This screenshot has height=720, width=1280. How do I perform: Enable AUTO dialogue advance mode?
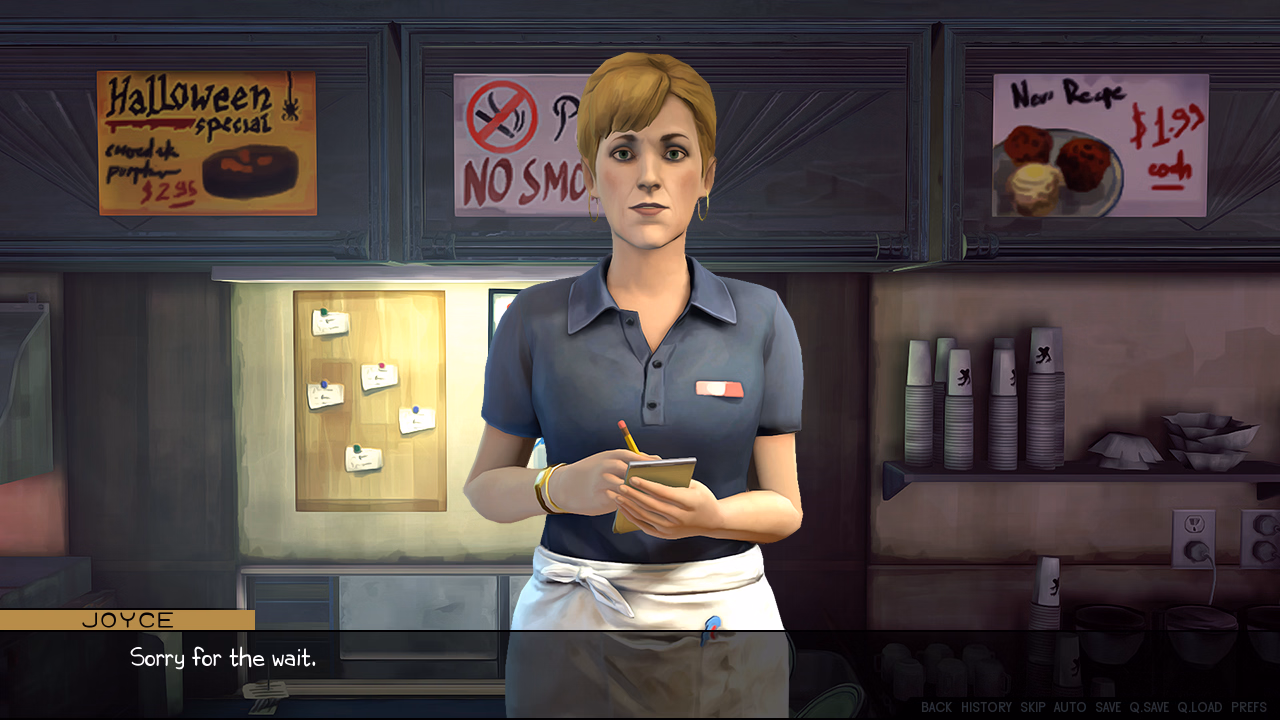tap(1070, 707)
